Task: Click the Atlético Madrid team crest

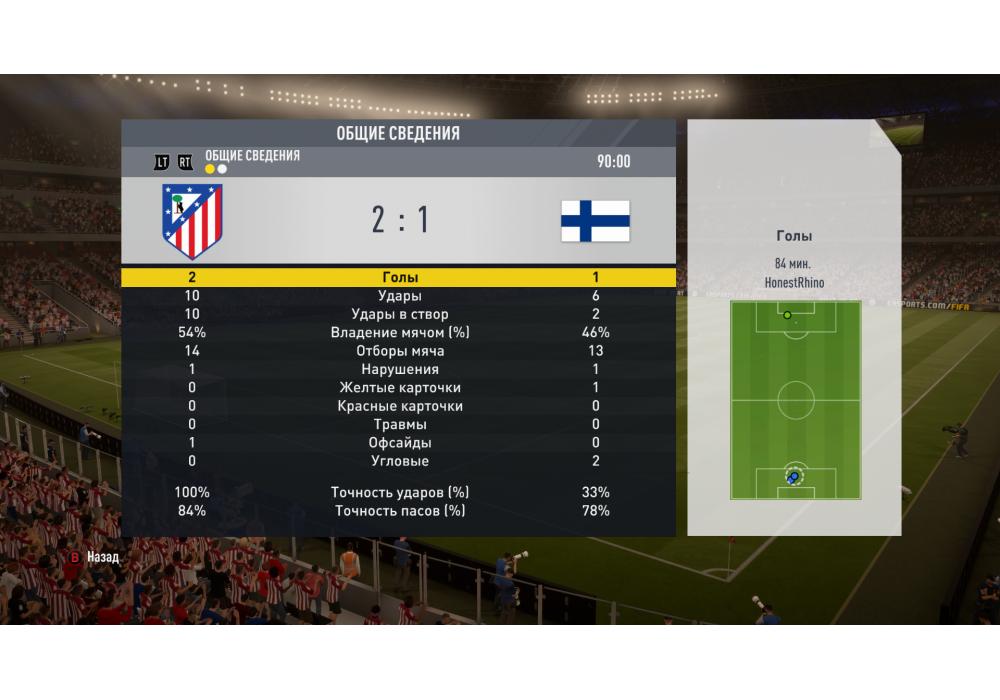Action: coord(192,221)
